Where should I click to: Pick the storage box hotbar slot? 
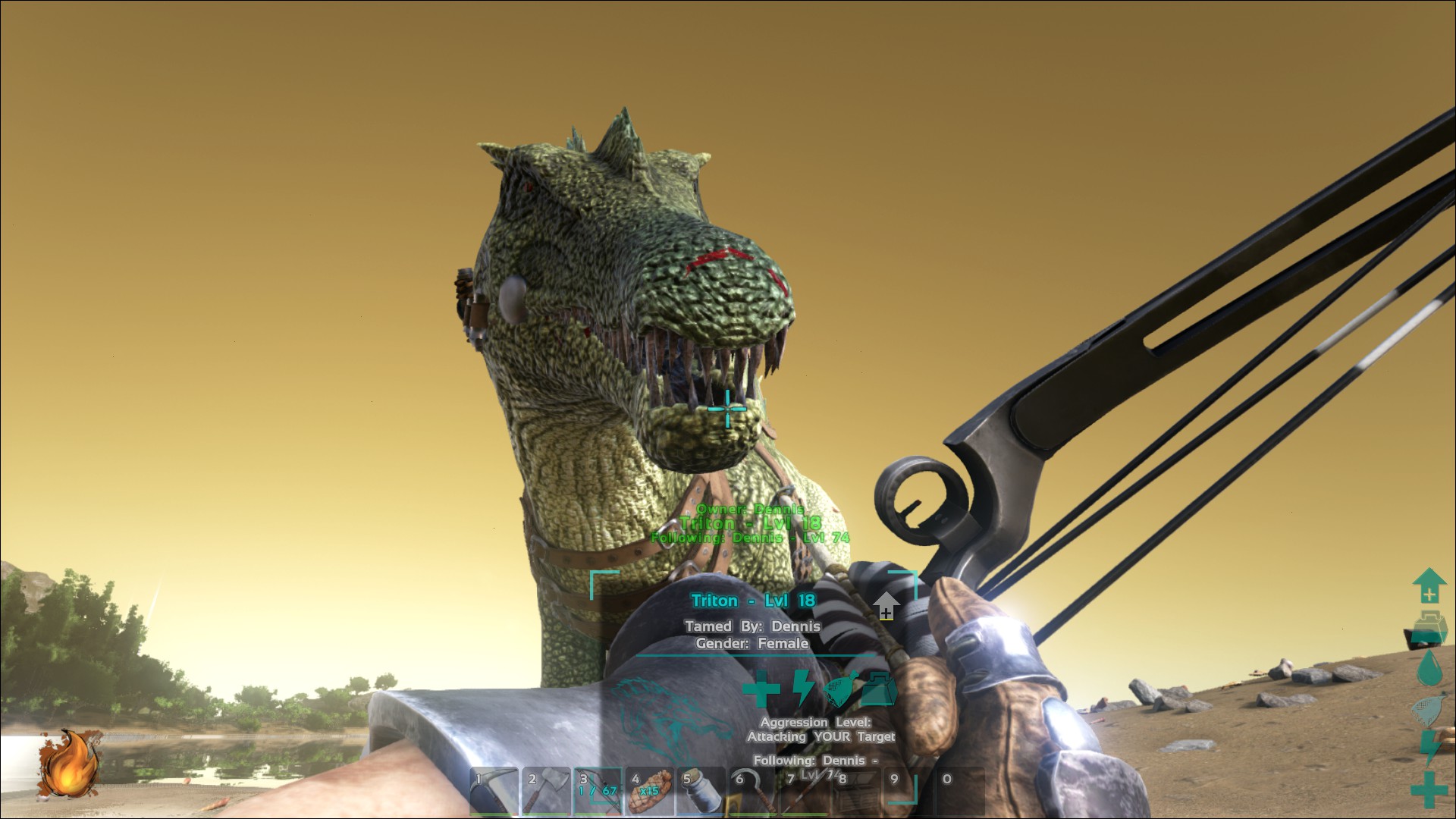855,791
